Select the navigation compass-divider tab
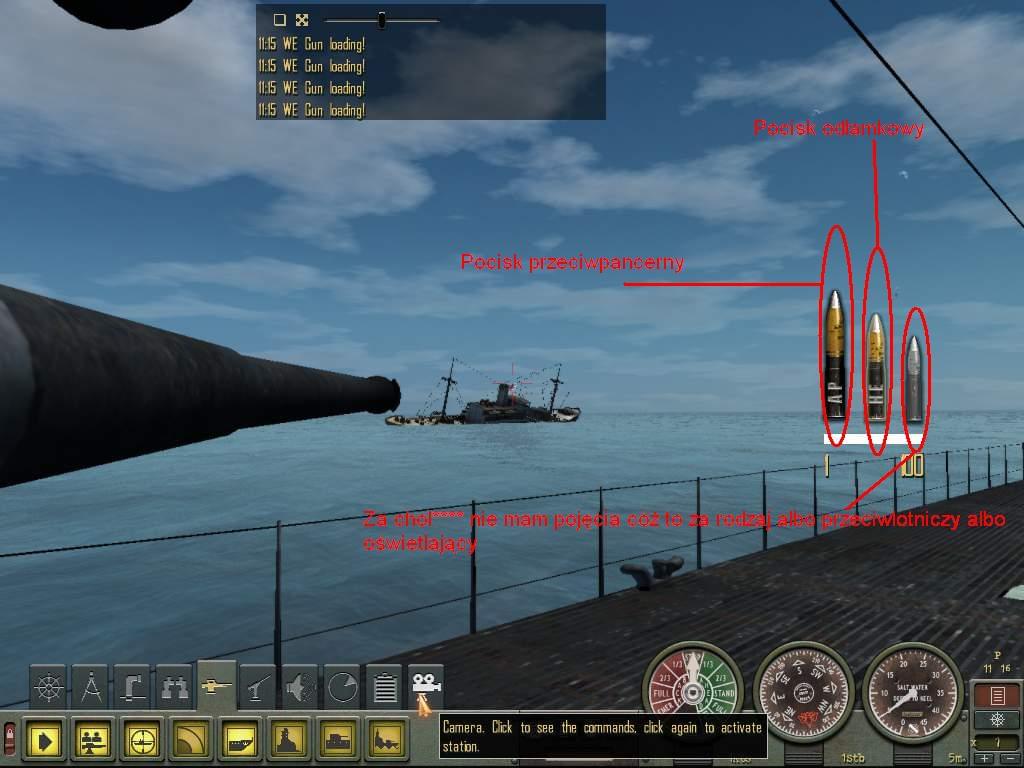The image size is (1024, 768). (x=91, y=687)
